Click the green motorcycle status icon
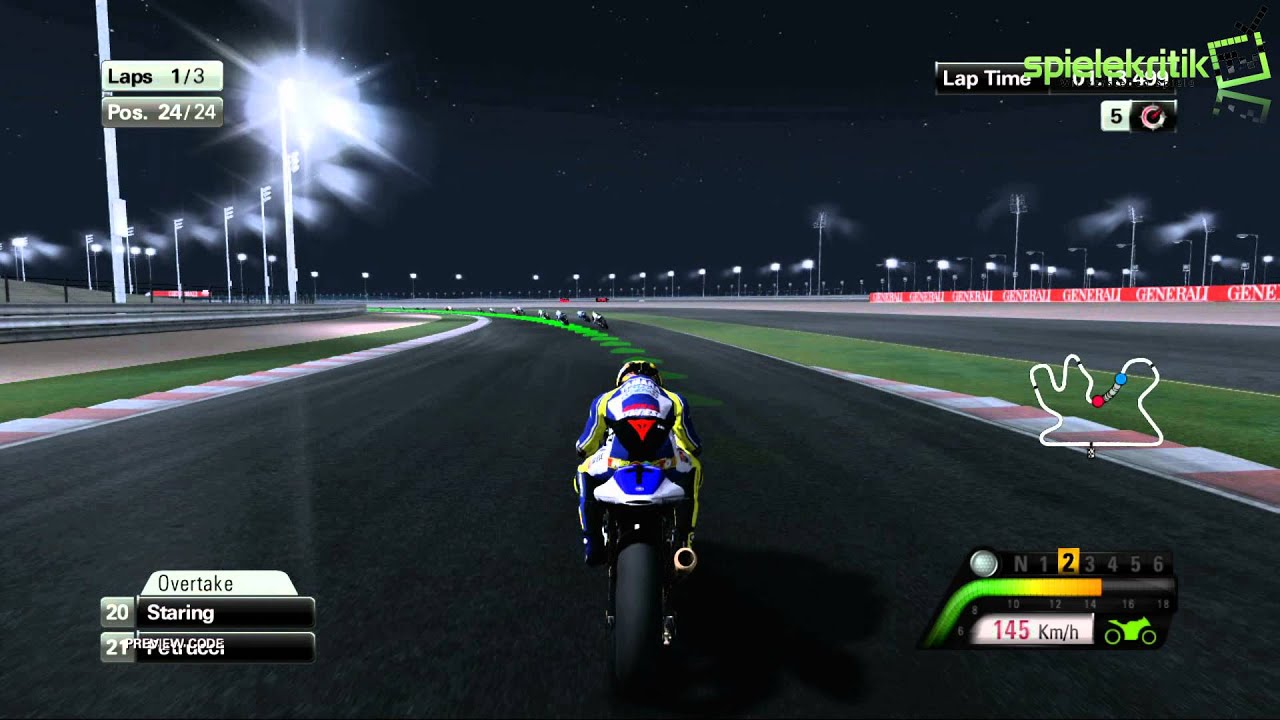Screen dimensions: 1280x720 (1129, 632)
